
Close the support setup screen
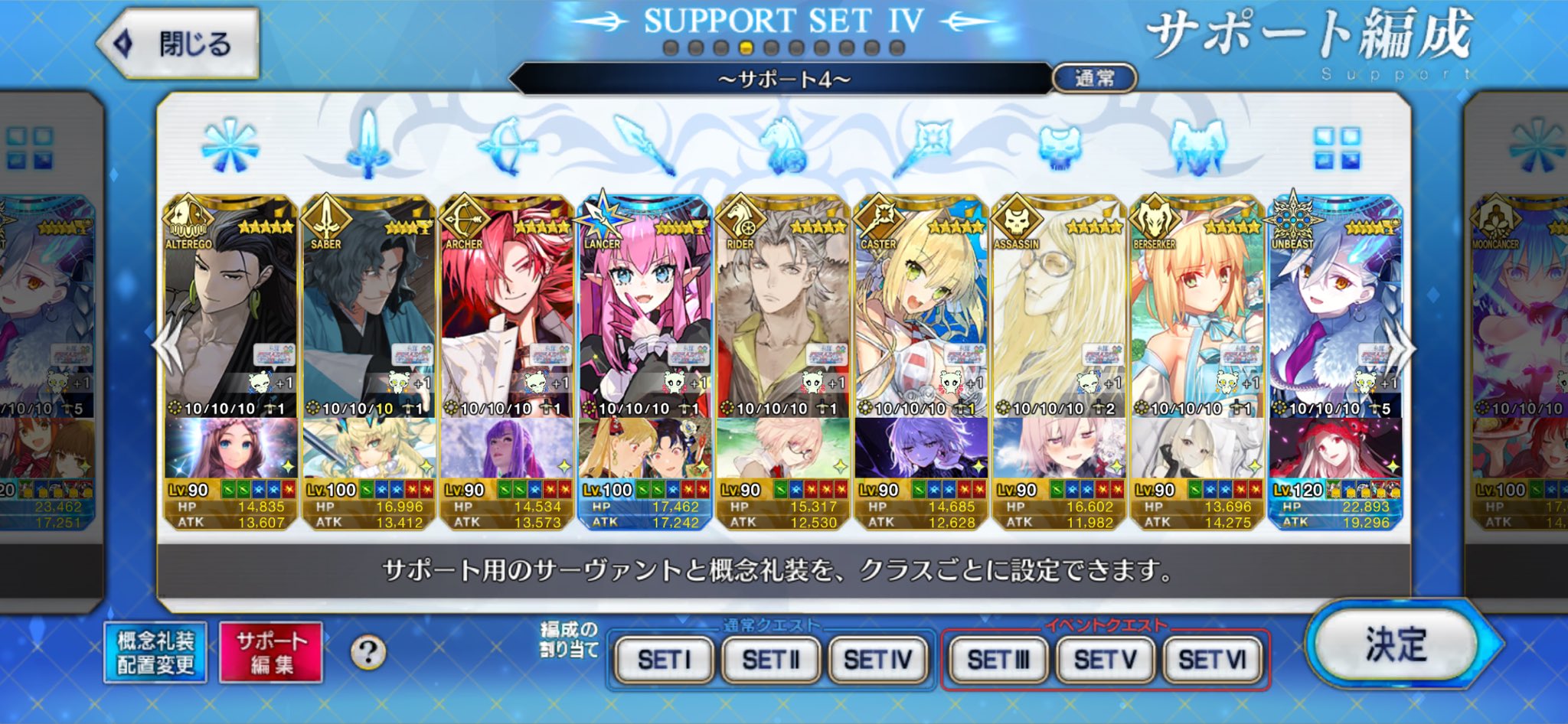178,44
